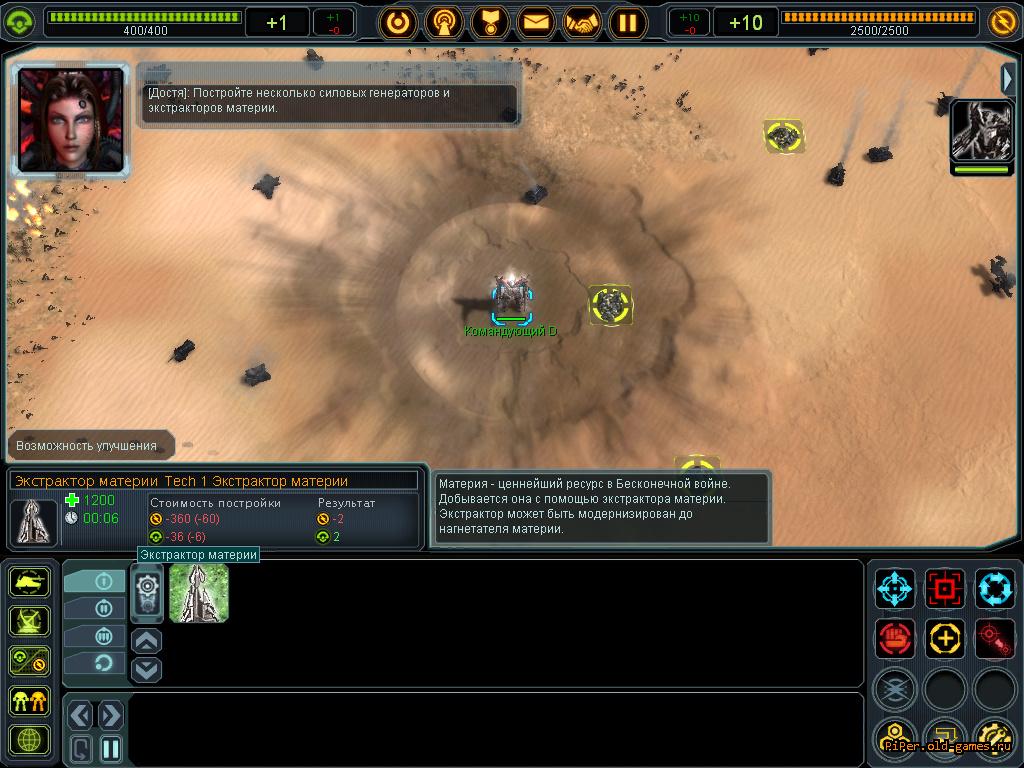1024x768 pixels.
Task: Open the main menu power button
Action: click(398, 22)
